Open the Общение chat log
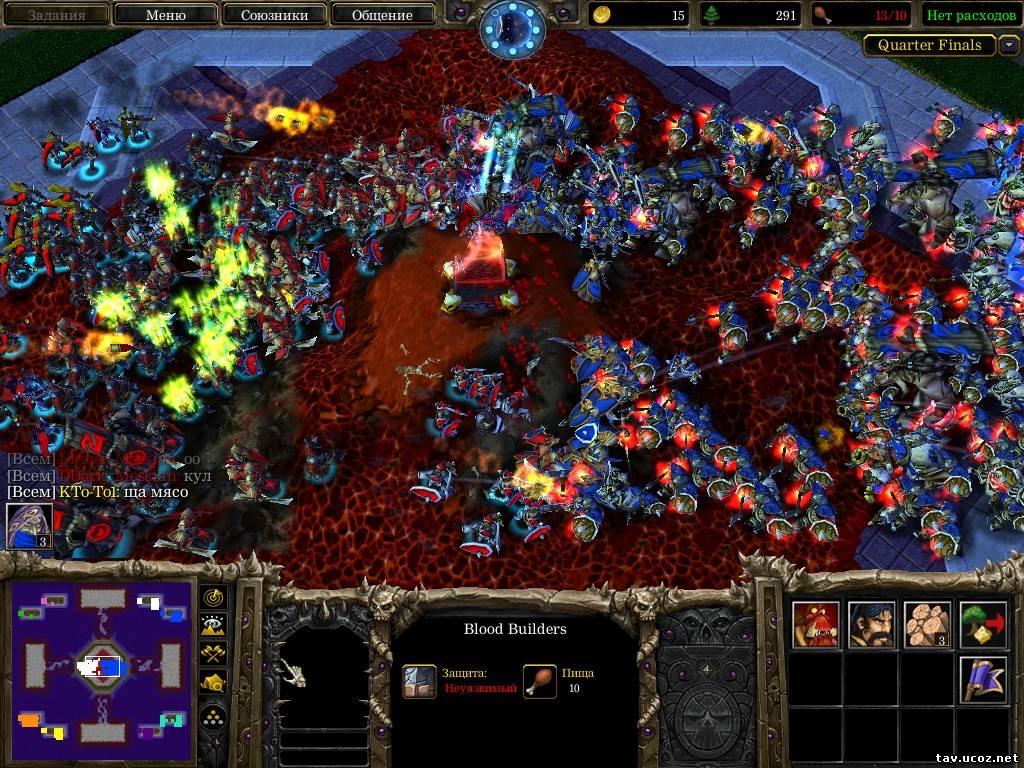Image resolution: width=1024 pixels, height=768 pixels. pos(382,15)
